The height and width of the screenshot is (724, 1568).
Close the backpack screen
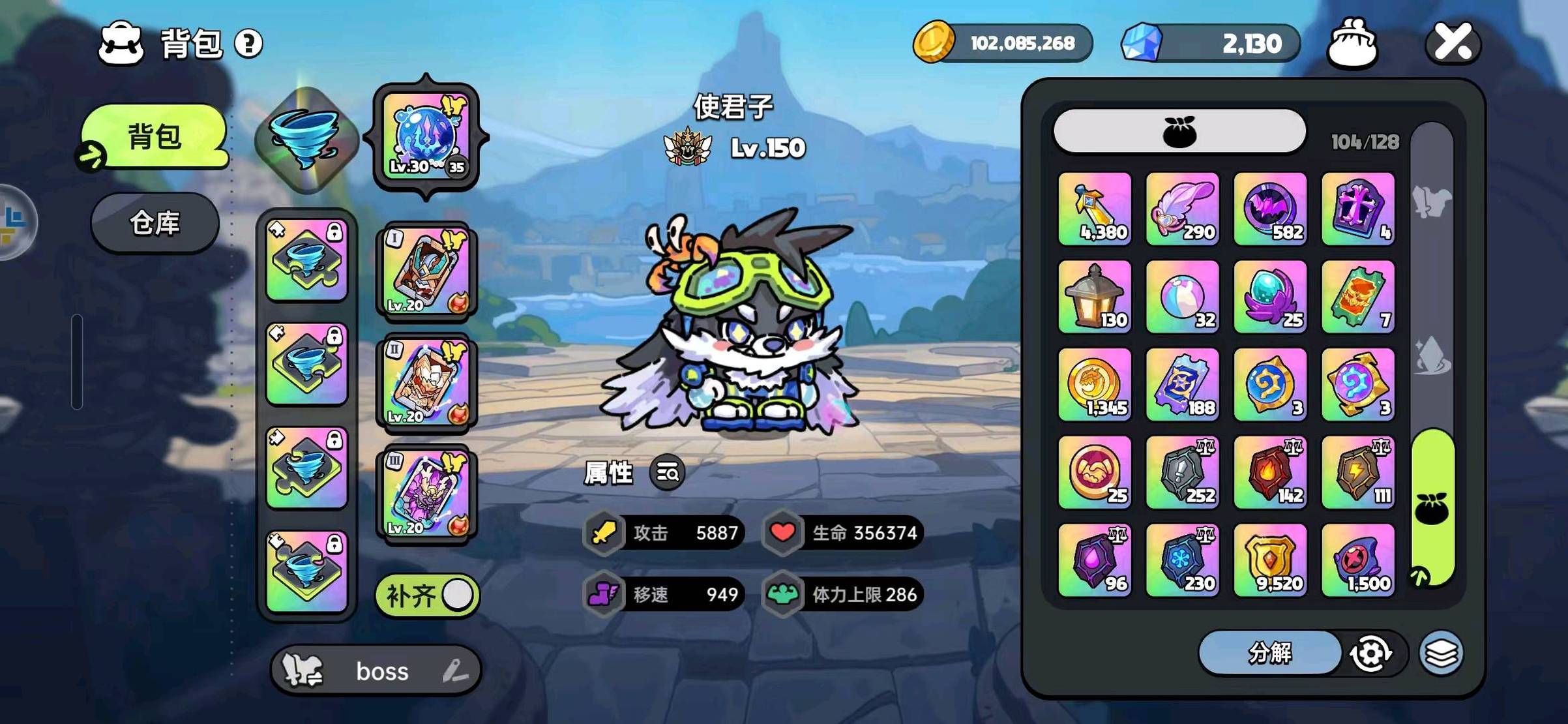(x=1453, y=43)
